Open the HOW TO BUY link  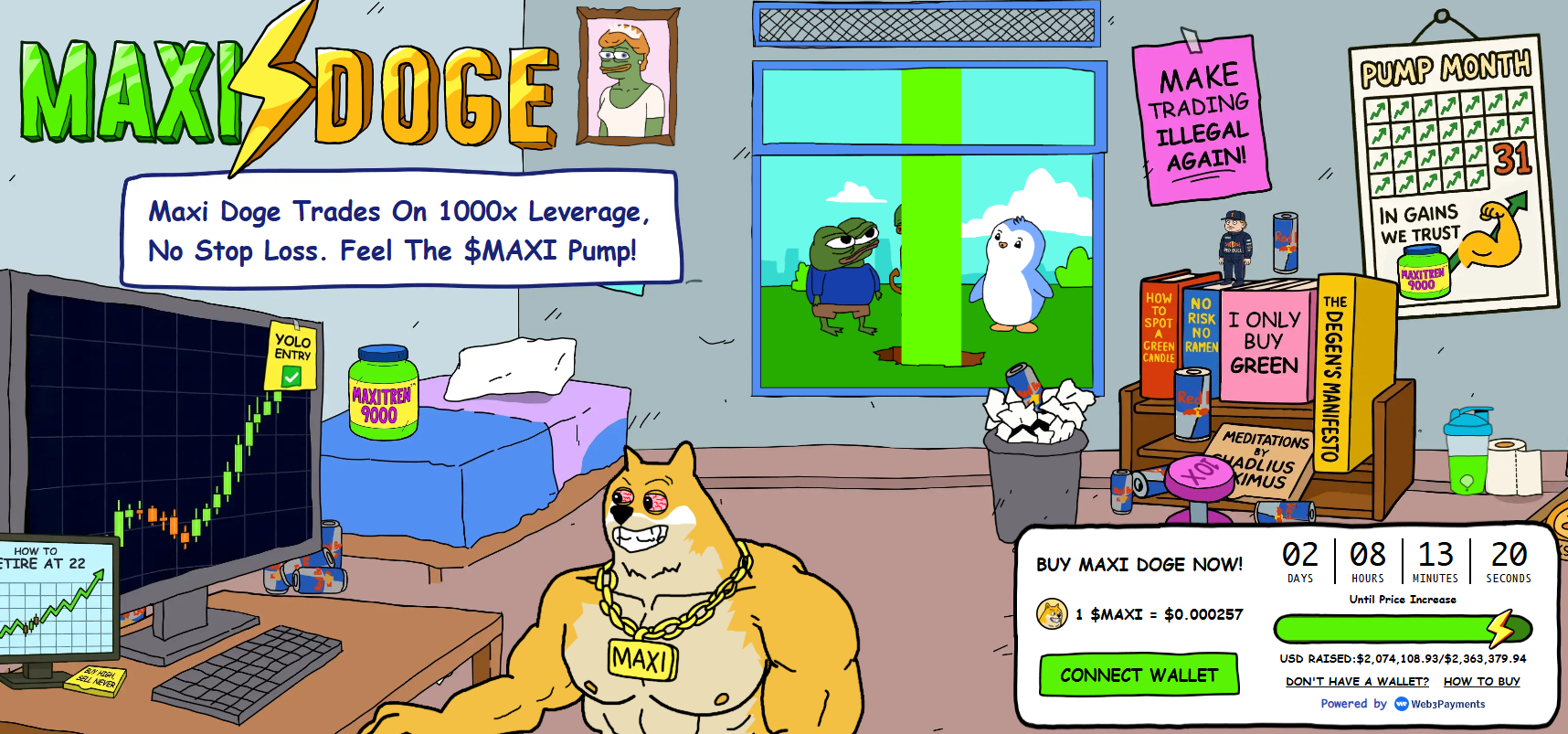point(1482,681)
